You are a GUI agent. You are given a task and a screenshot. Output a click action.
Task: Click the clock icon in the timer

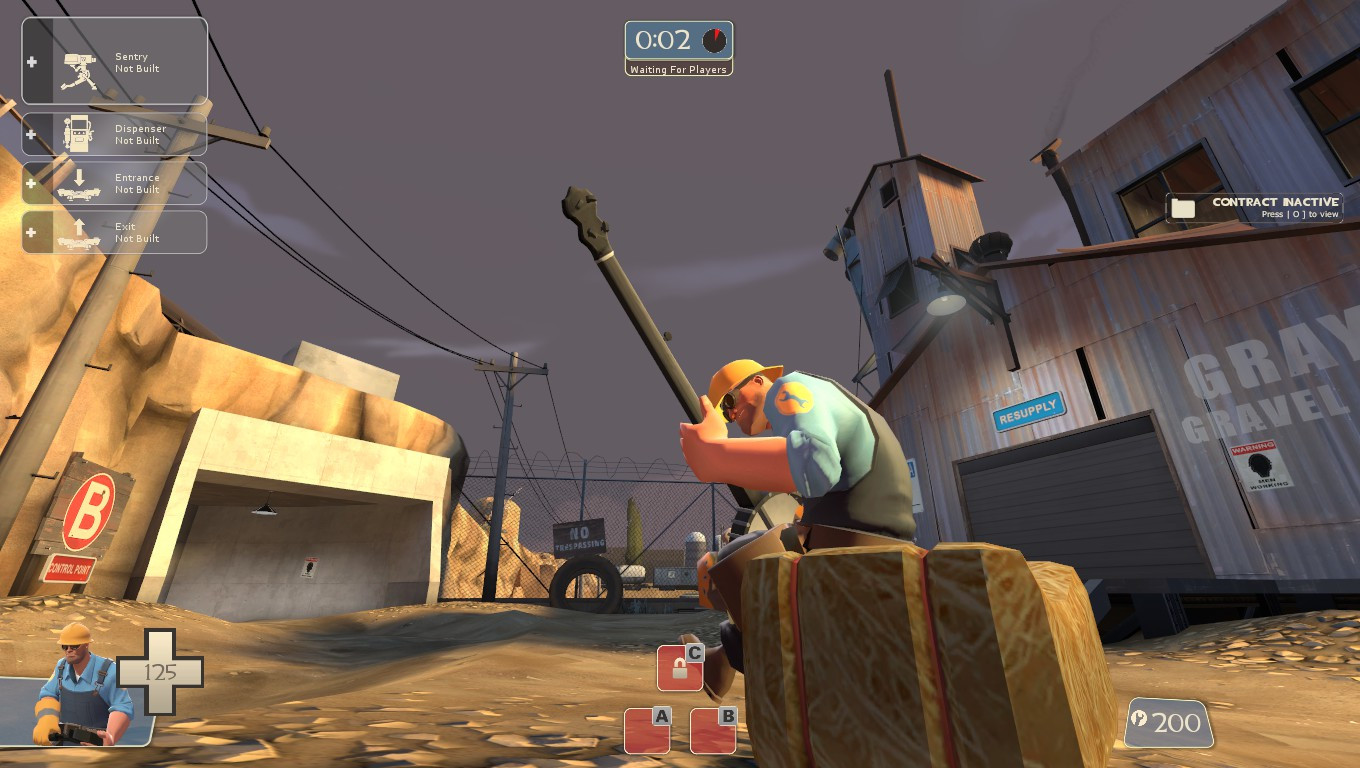click(712, 41)
